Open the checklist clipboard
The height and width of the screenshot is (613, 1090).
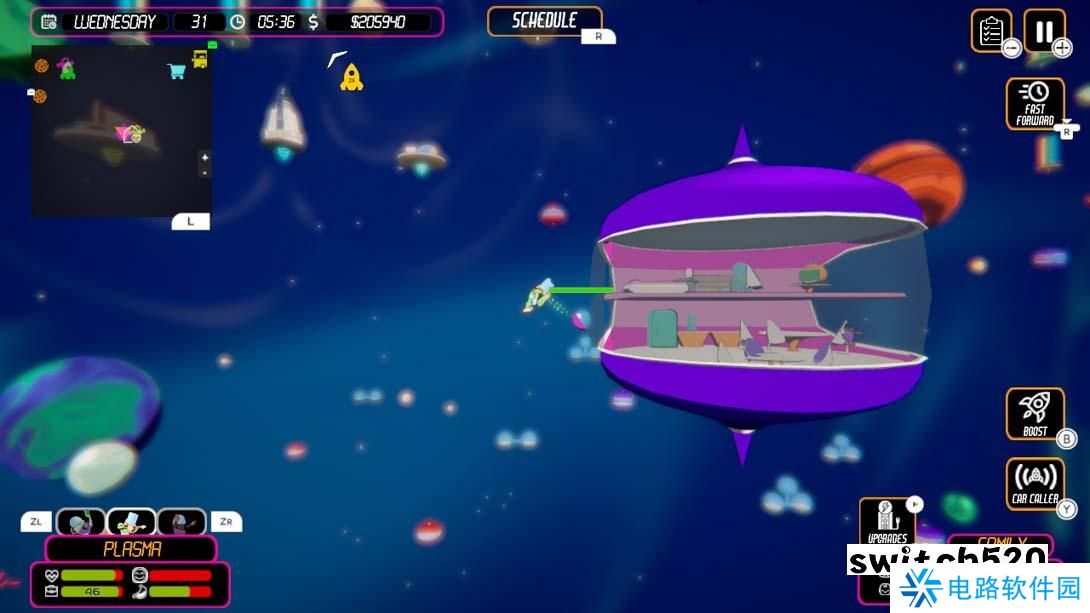991,31
